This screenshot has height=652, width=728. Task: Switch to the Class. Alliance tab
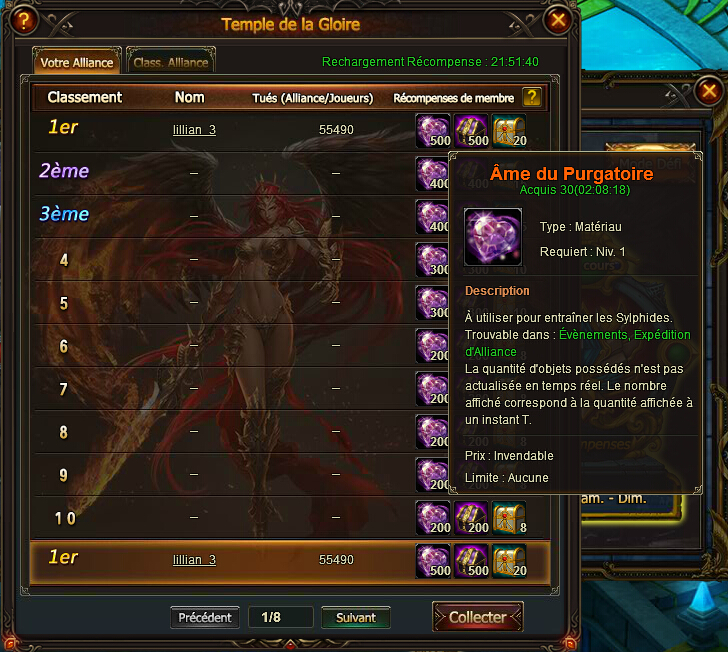171,62
